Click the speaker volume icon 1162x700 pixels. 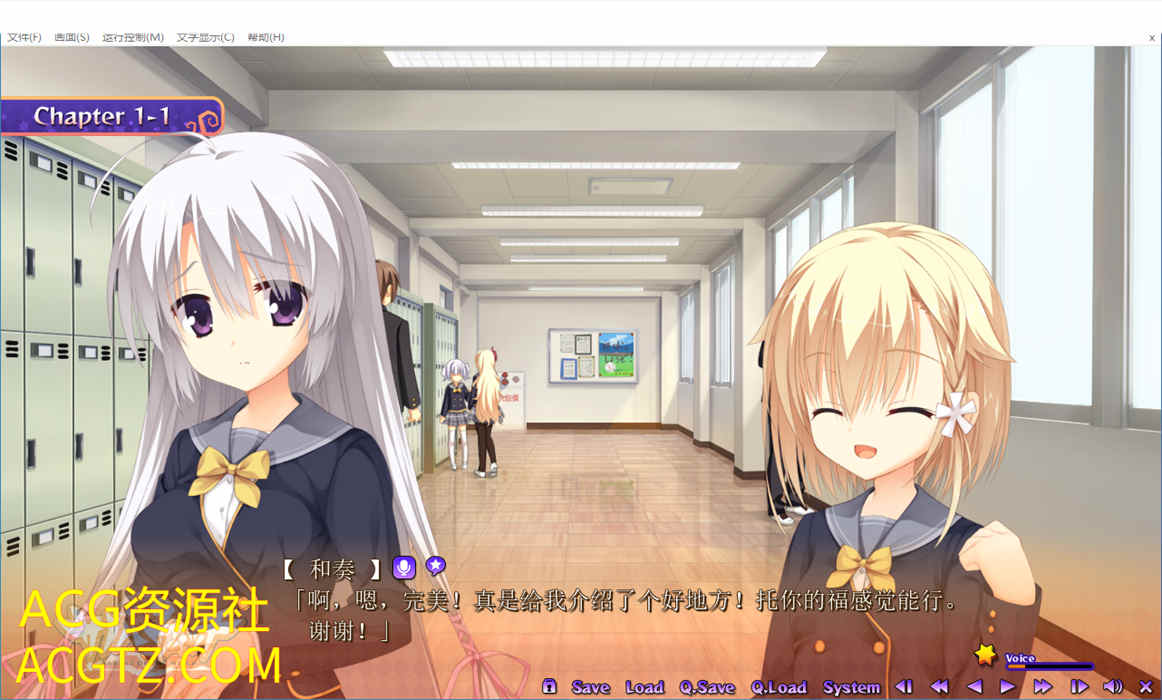(1113, 687)
